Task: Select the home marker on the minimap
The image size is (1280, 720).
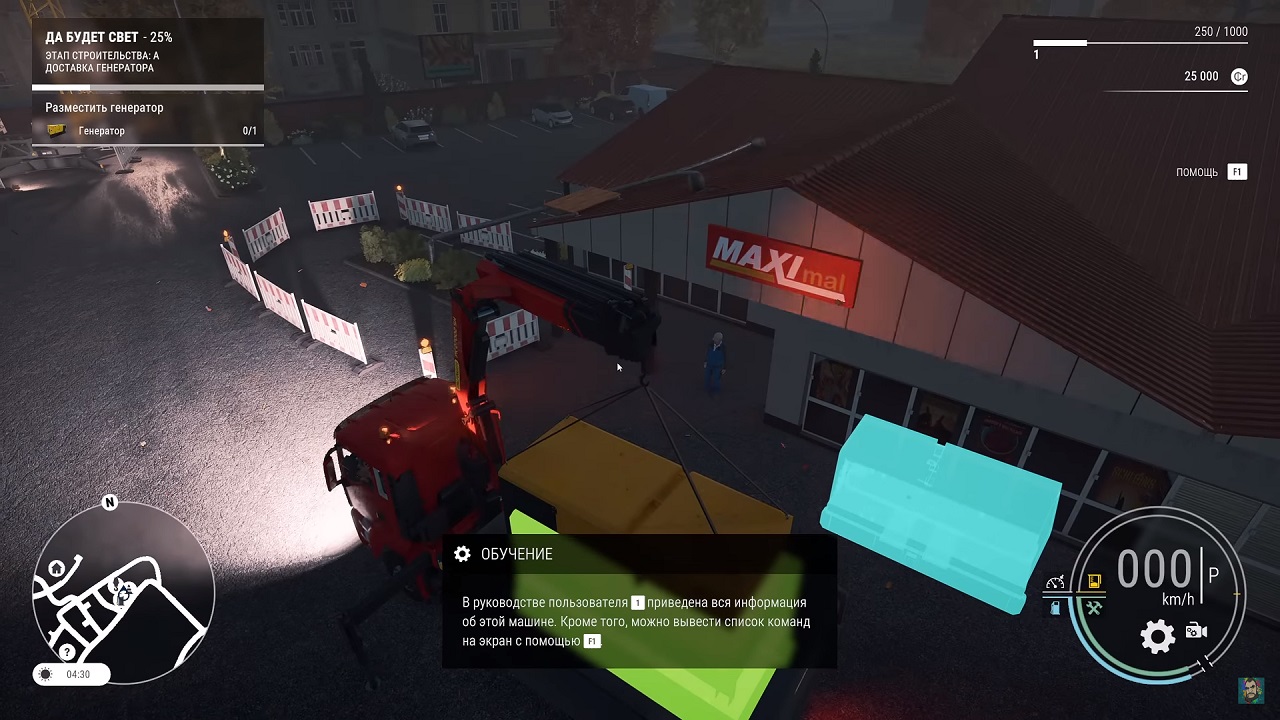Action: tap(57, 568)
